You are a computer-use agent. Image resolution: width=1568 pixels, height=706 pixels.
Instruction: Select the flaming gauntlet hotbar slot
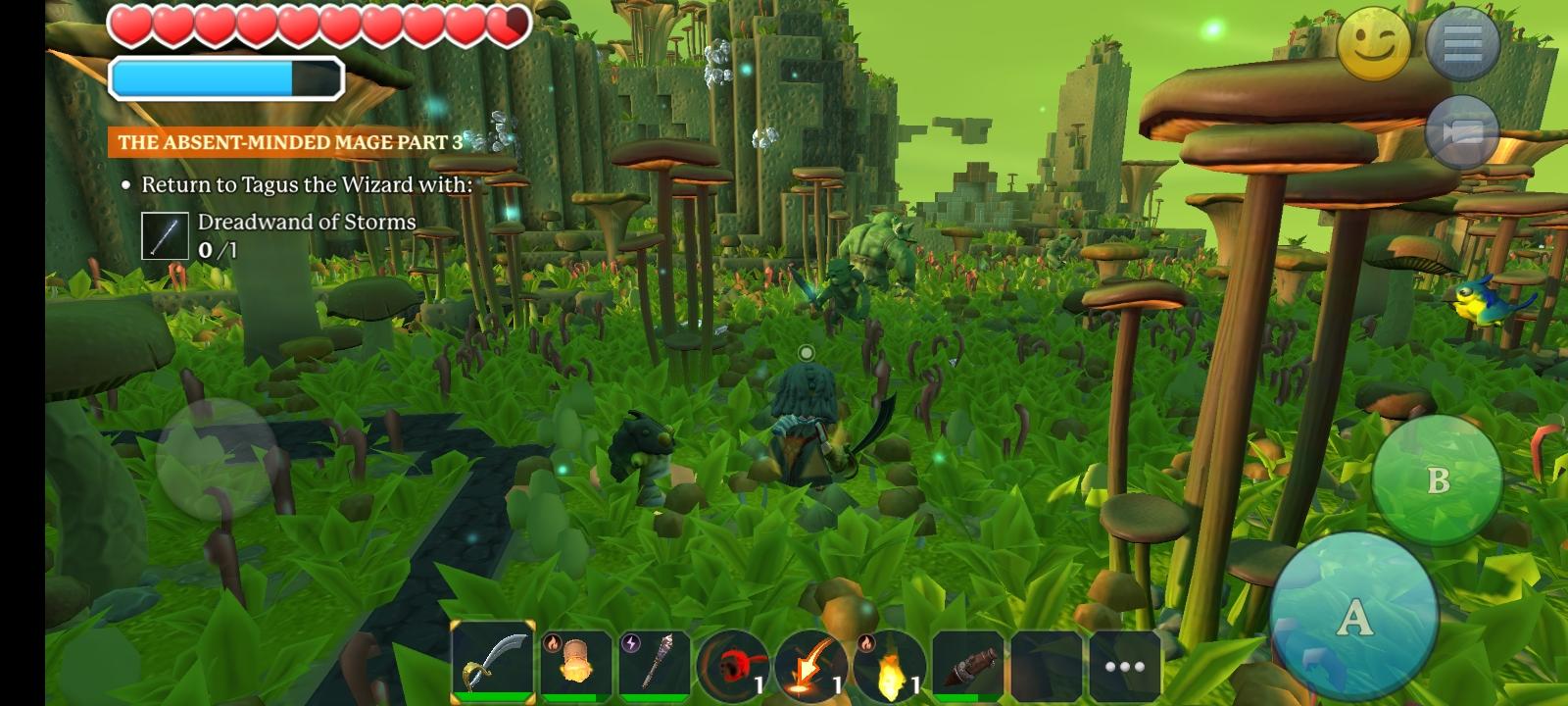(x=576, y=664)
